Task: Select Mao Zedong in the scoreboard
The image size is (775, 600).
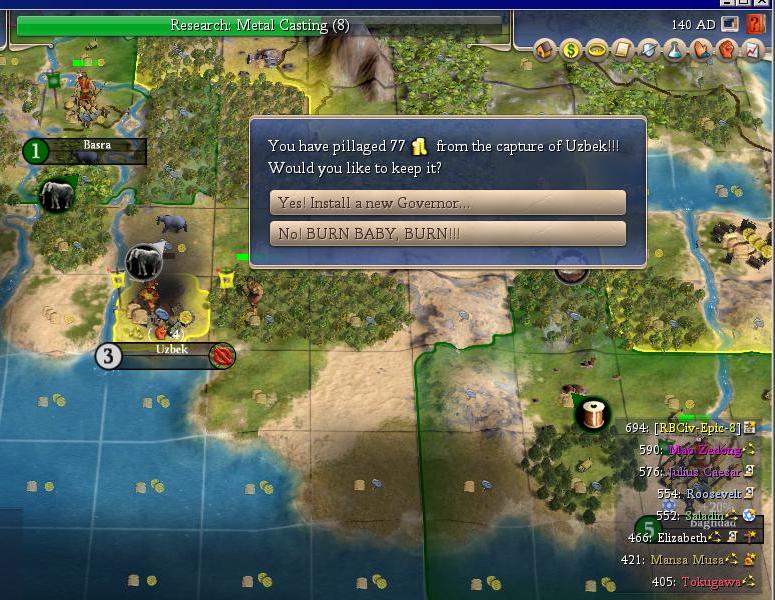Action: click(x=704, y=450)
